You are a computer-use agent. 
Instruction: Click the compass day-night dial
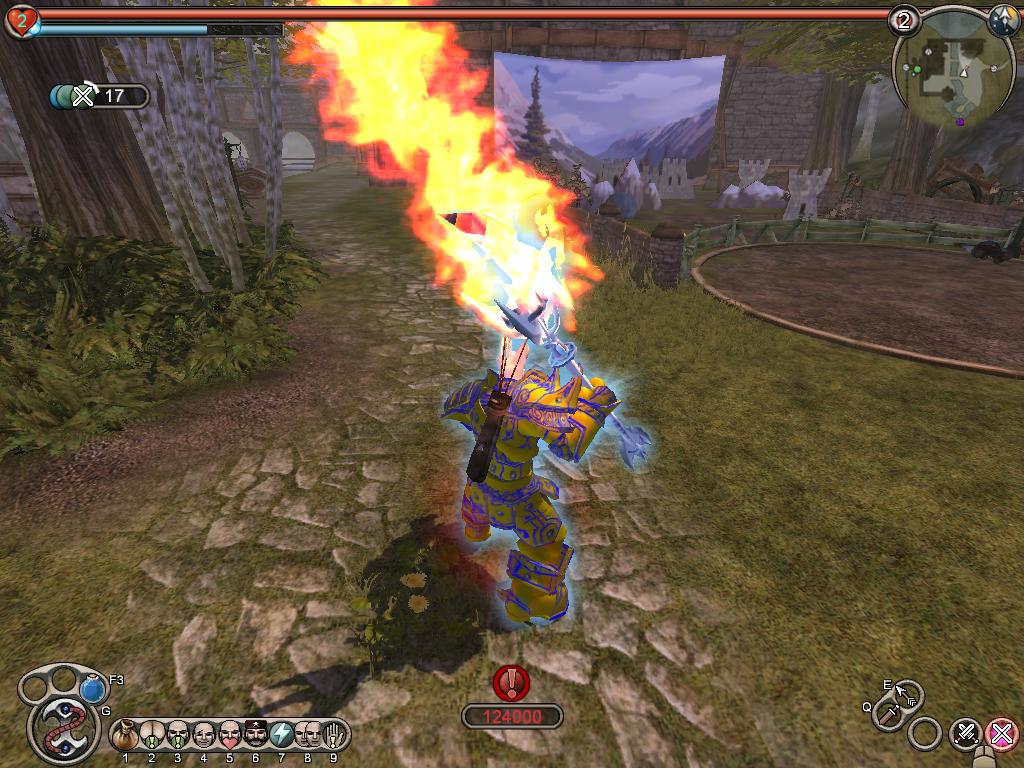pos(1003,20)
